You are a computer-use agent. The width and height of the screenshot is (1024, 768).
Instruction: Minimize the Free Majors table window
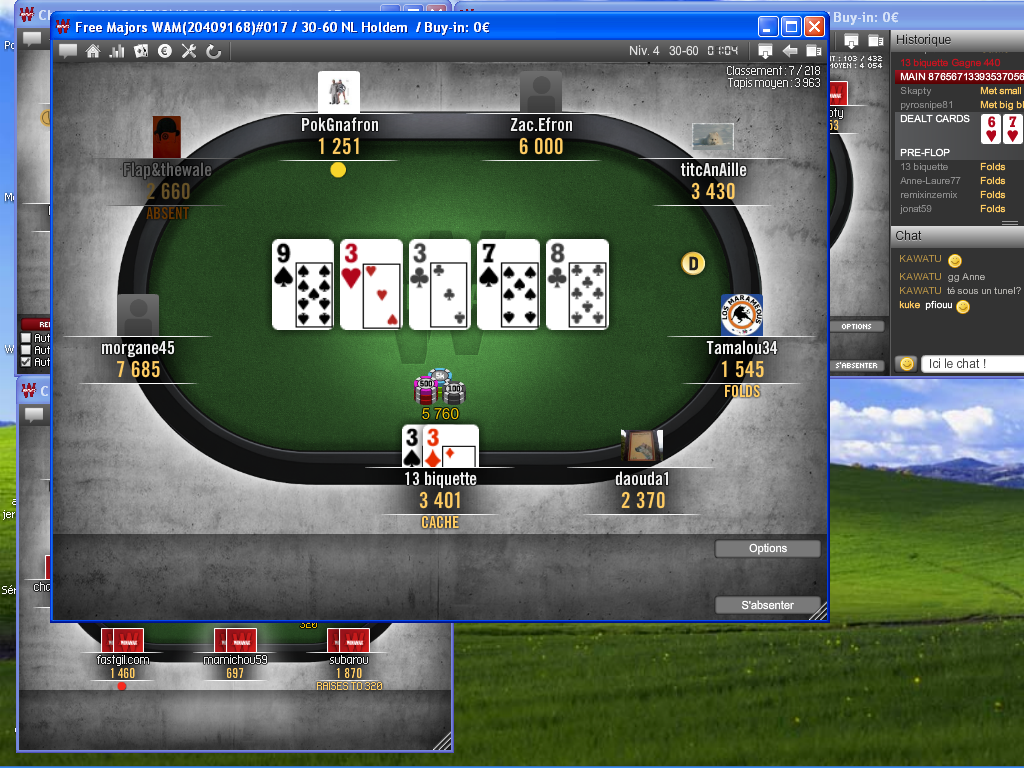768,27
